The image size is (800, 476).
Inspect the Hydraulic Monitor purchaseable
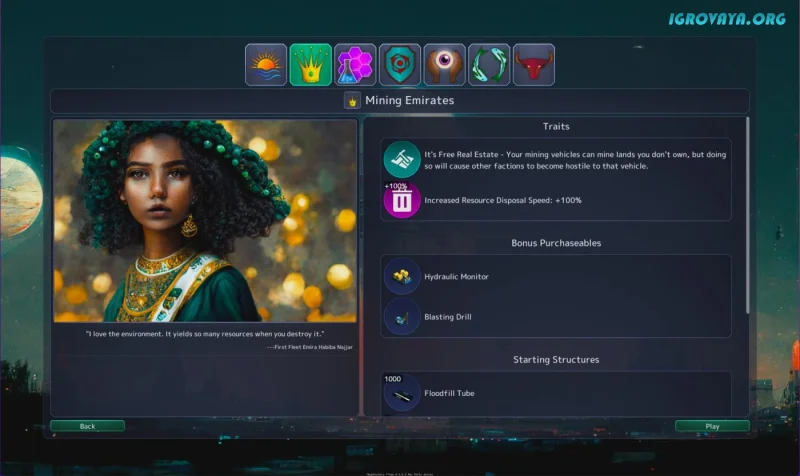[x=402, y=276]
